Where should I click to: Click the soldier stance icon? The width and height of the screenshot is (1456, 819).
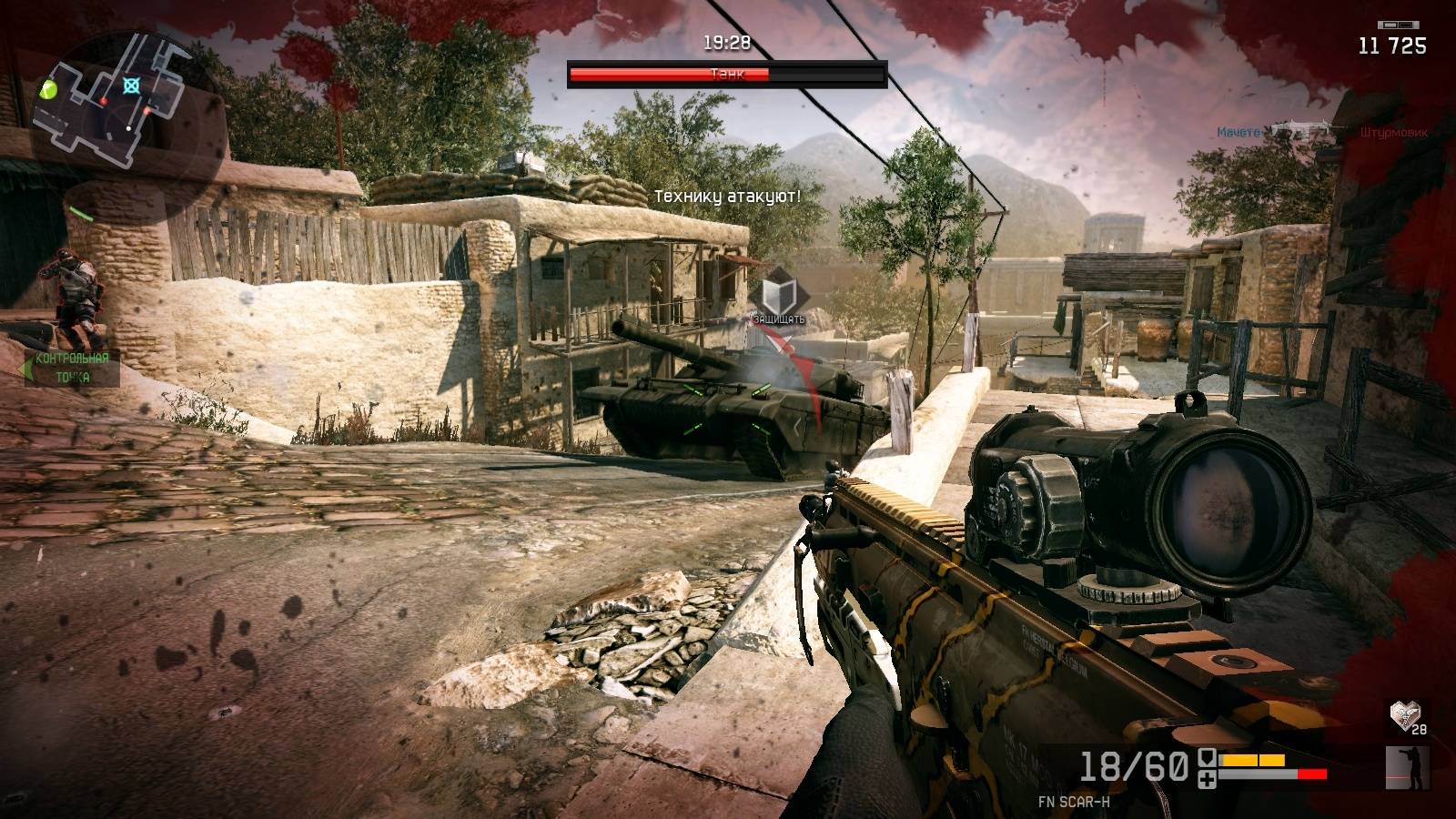(x=1407, y=766)
